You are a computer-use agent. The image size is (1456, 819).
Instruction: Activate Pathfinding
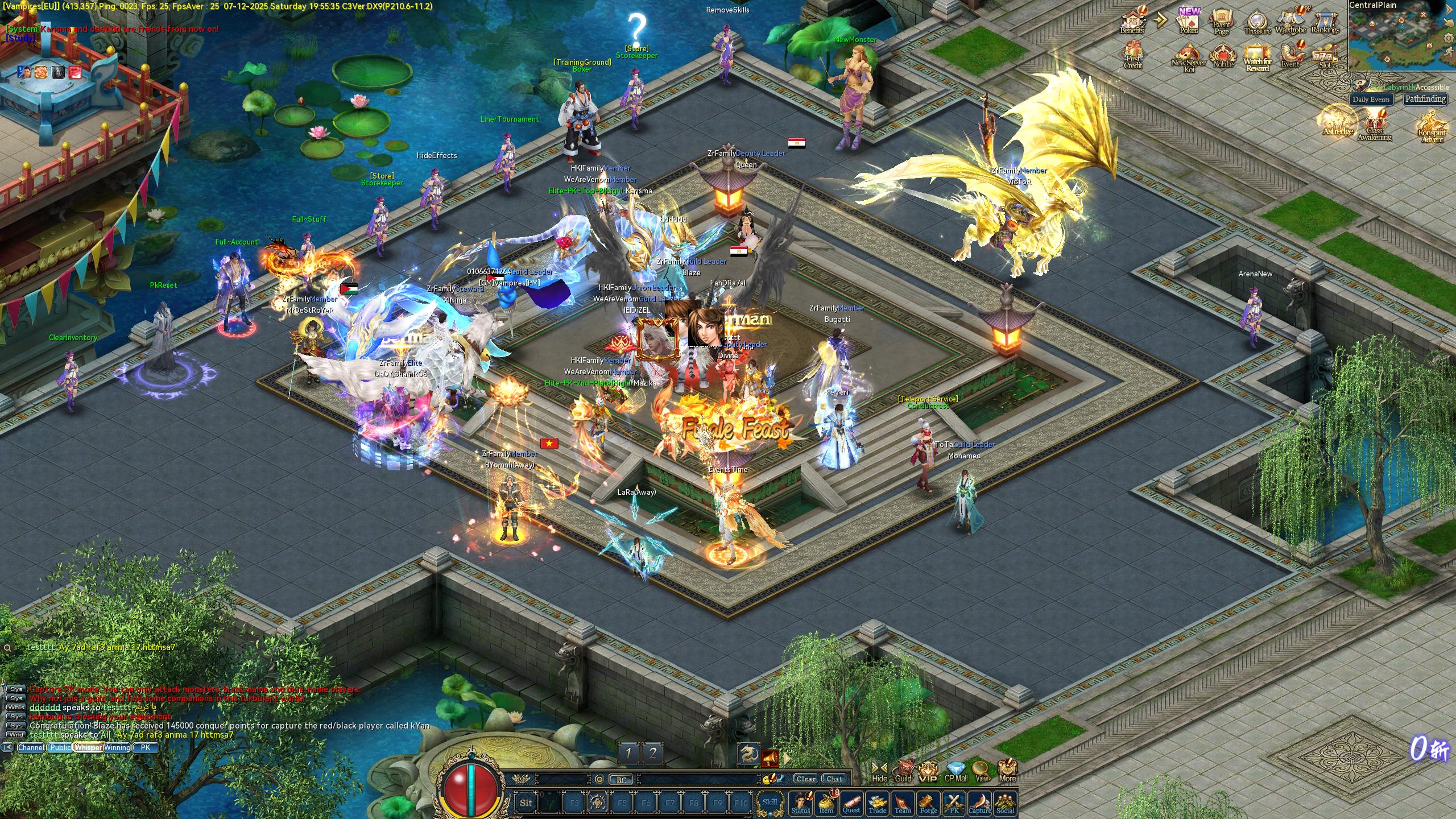click(1425, 99)
